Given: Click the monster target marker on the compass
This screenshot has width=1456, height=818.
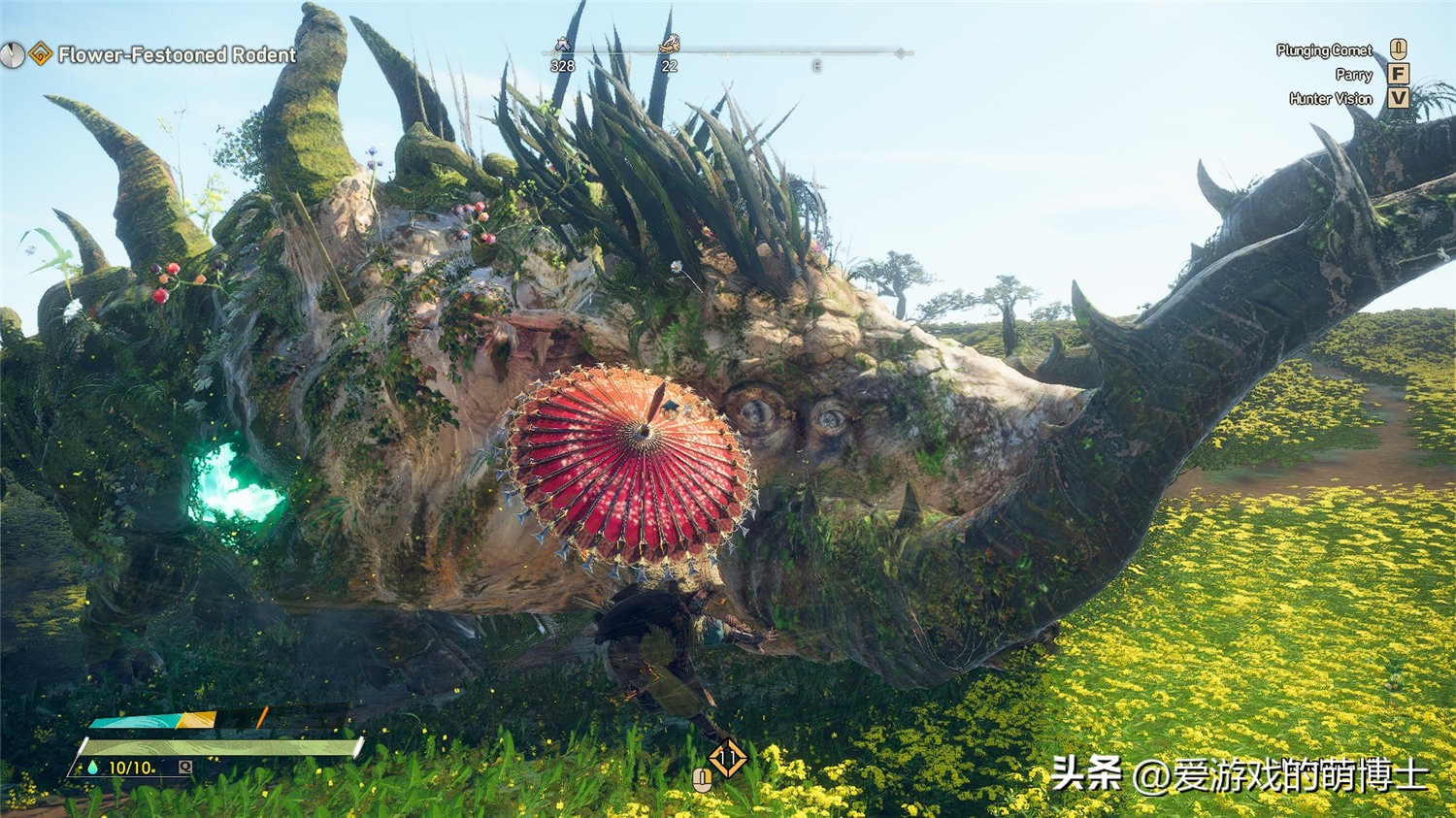Looking at the screenshot, I should click(x=669, y=44).
